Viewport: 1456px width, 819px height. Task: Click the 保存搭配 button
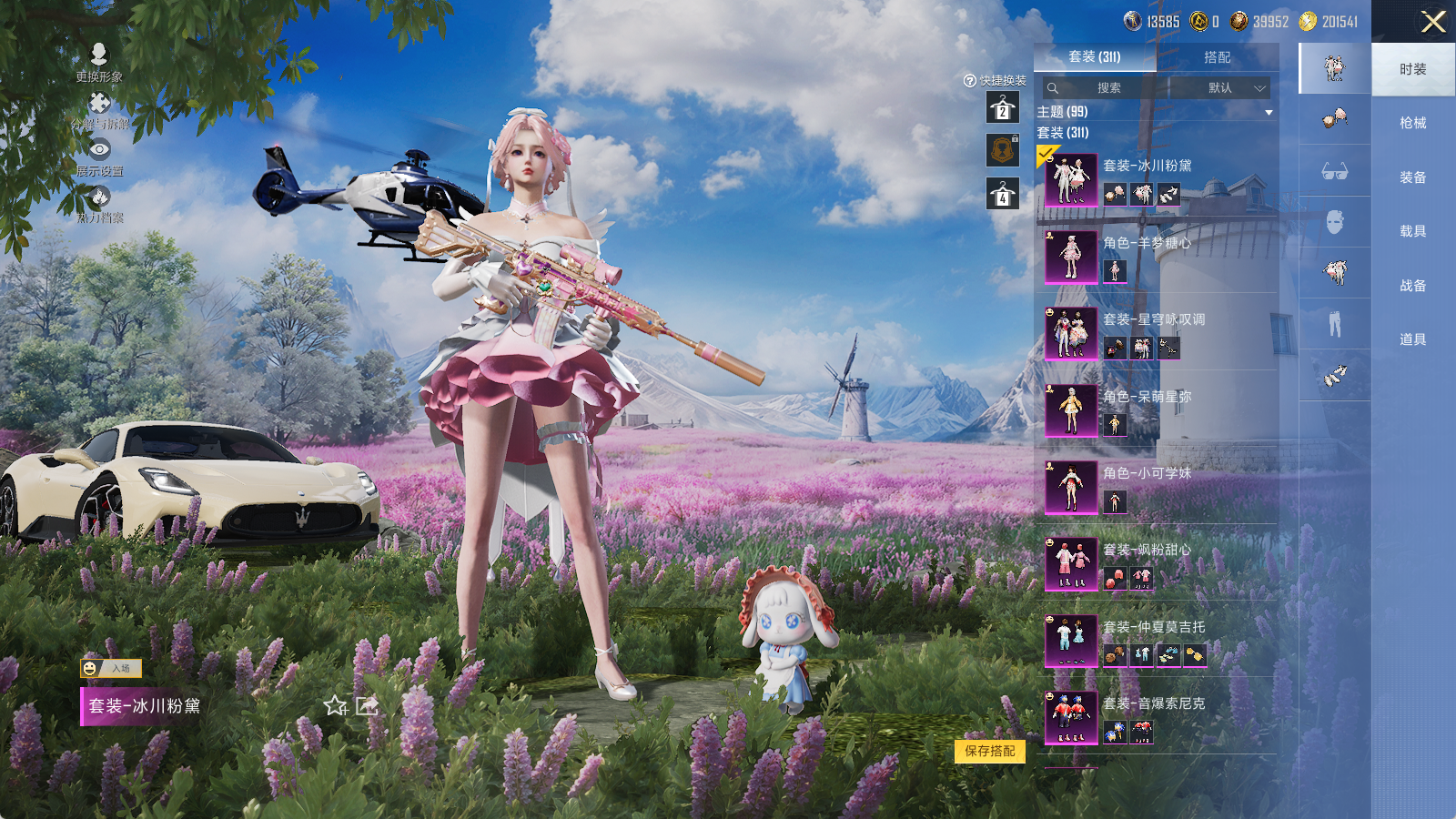coord(990,751)
